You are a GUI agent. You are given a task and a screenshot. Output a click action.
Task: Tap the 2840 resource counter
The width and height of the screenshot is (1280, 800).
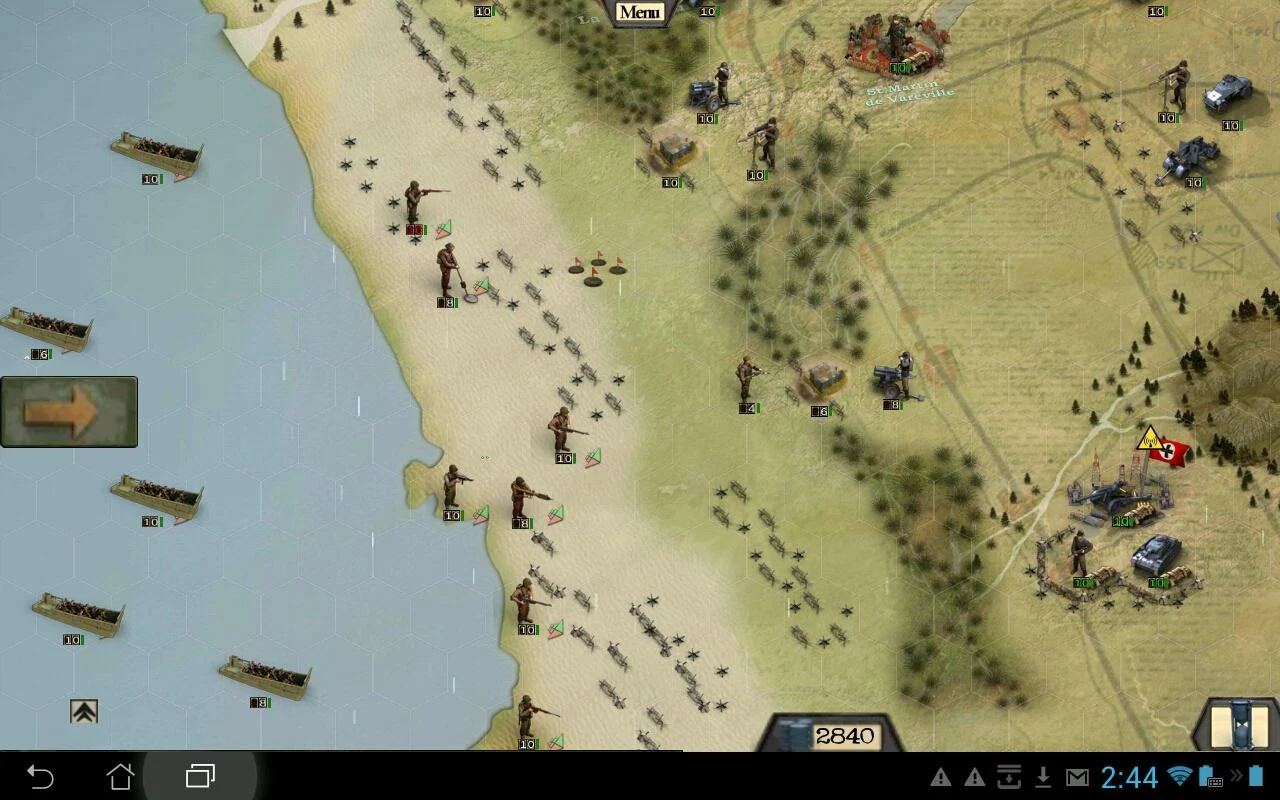pos(845,735)
